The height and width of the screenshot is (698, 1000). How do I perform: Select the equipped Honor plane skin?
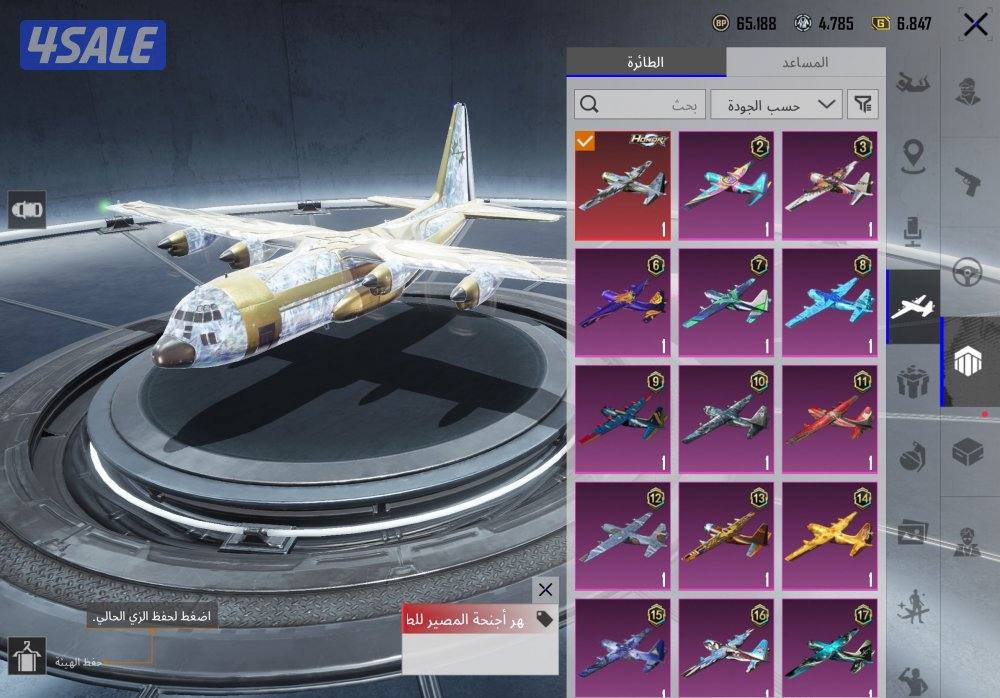pyautogui.click(x=624, y=186)
